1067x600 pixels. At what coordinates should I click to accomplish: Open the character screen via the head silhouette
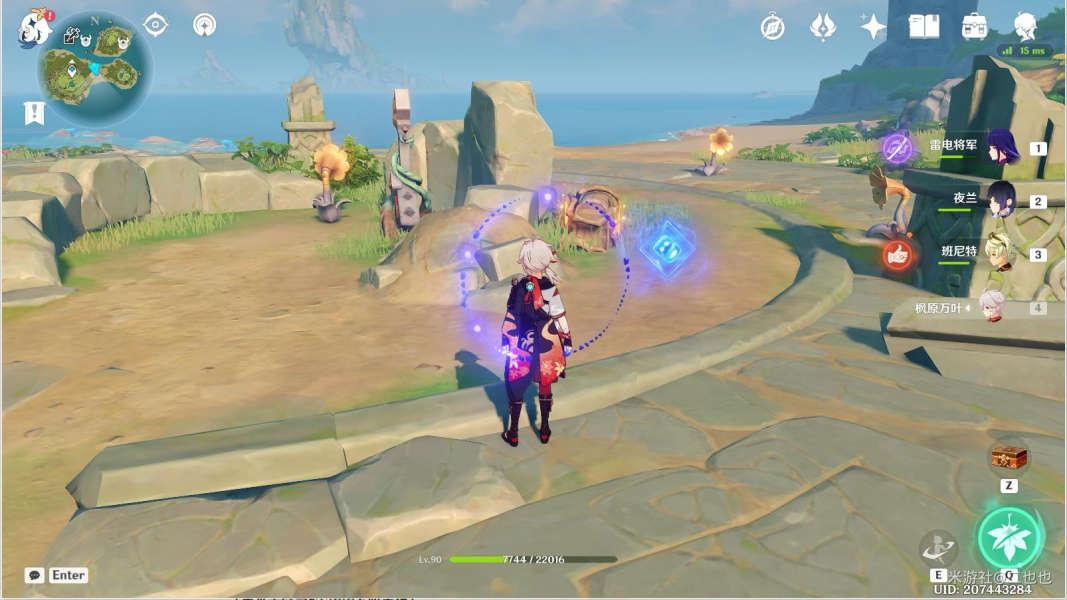(1025, 26)
